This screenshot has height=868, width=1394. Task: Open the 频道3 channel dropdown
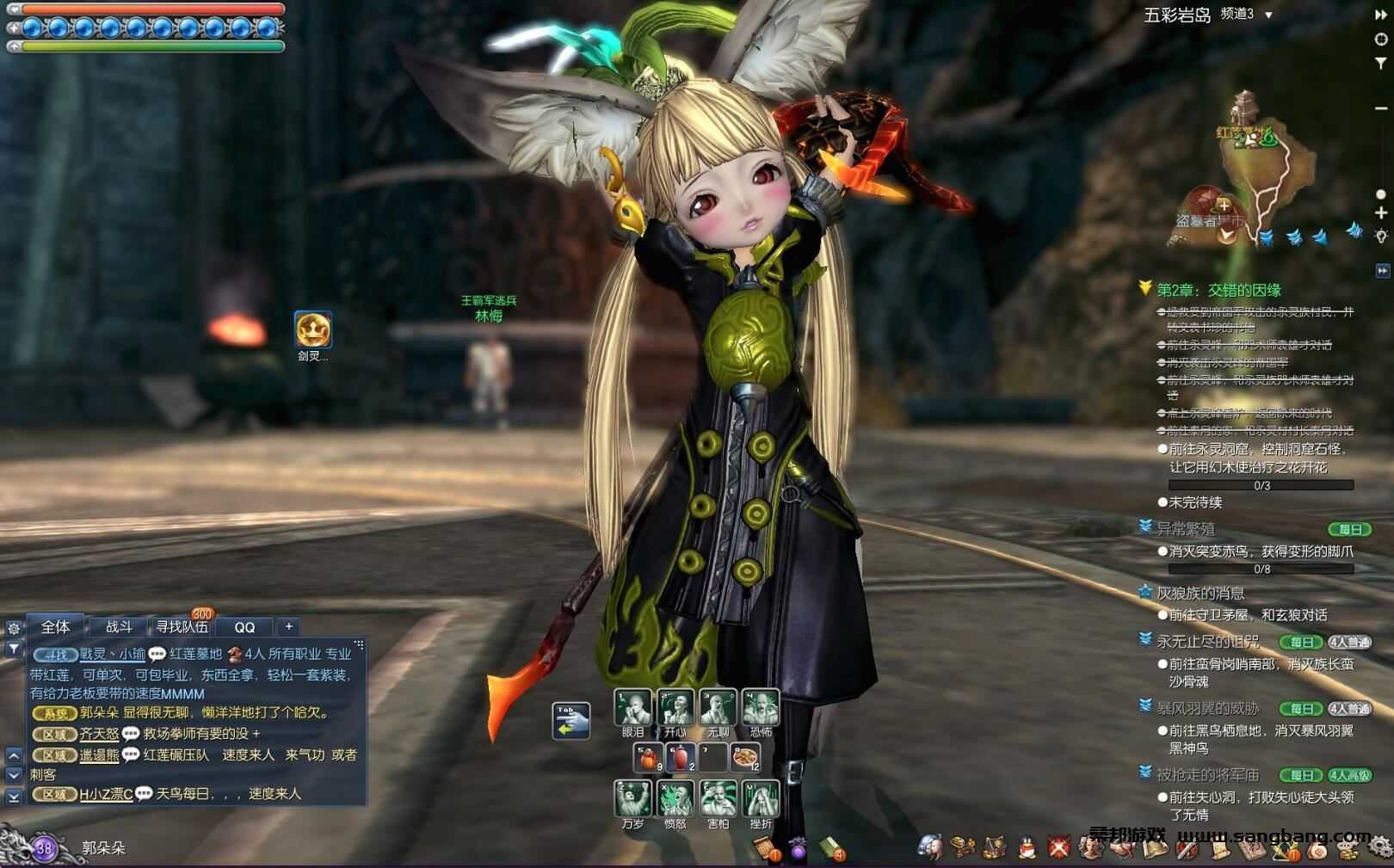tap(1268, 15)
